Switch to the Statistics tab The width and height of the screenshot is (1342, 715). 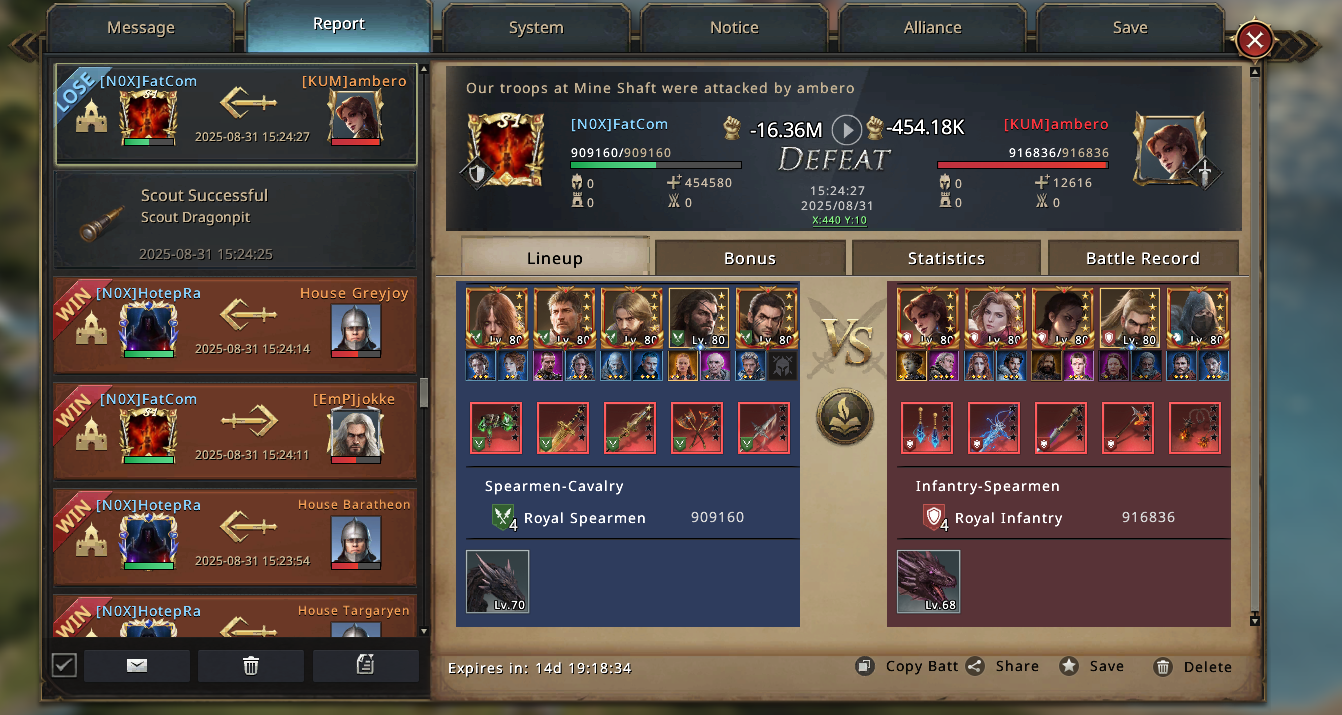point(946,258)
